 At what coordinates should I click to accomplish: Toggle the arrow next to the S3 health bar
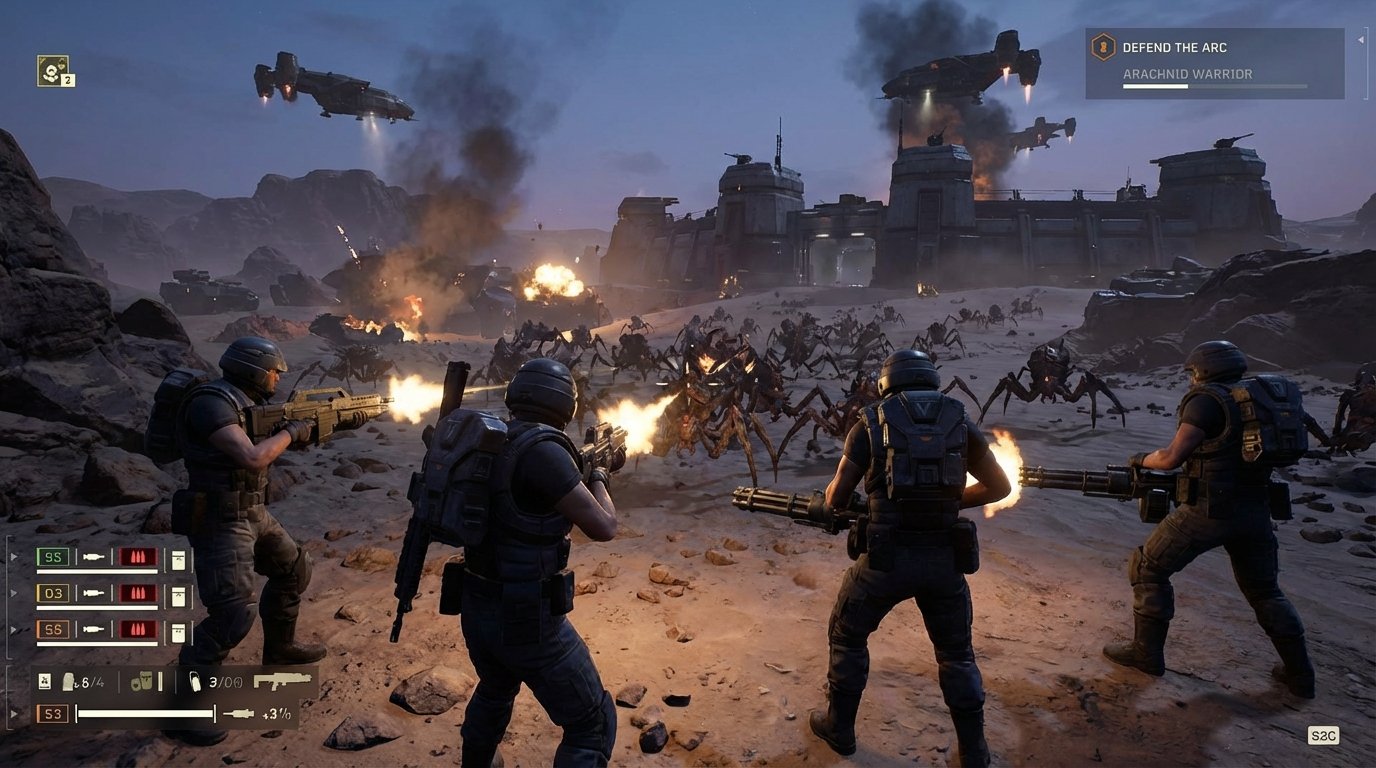pos(12,712)
